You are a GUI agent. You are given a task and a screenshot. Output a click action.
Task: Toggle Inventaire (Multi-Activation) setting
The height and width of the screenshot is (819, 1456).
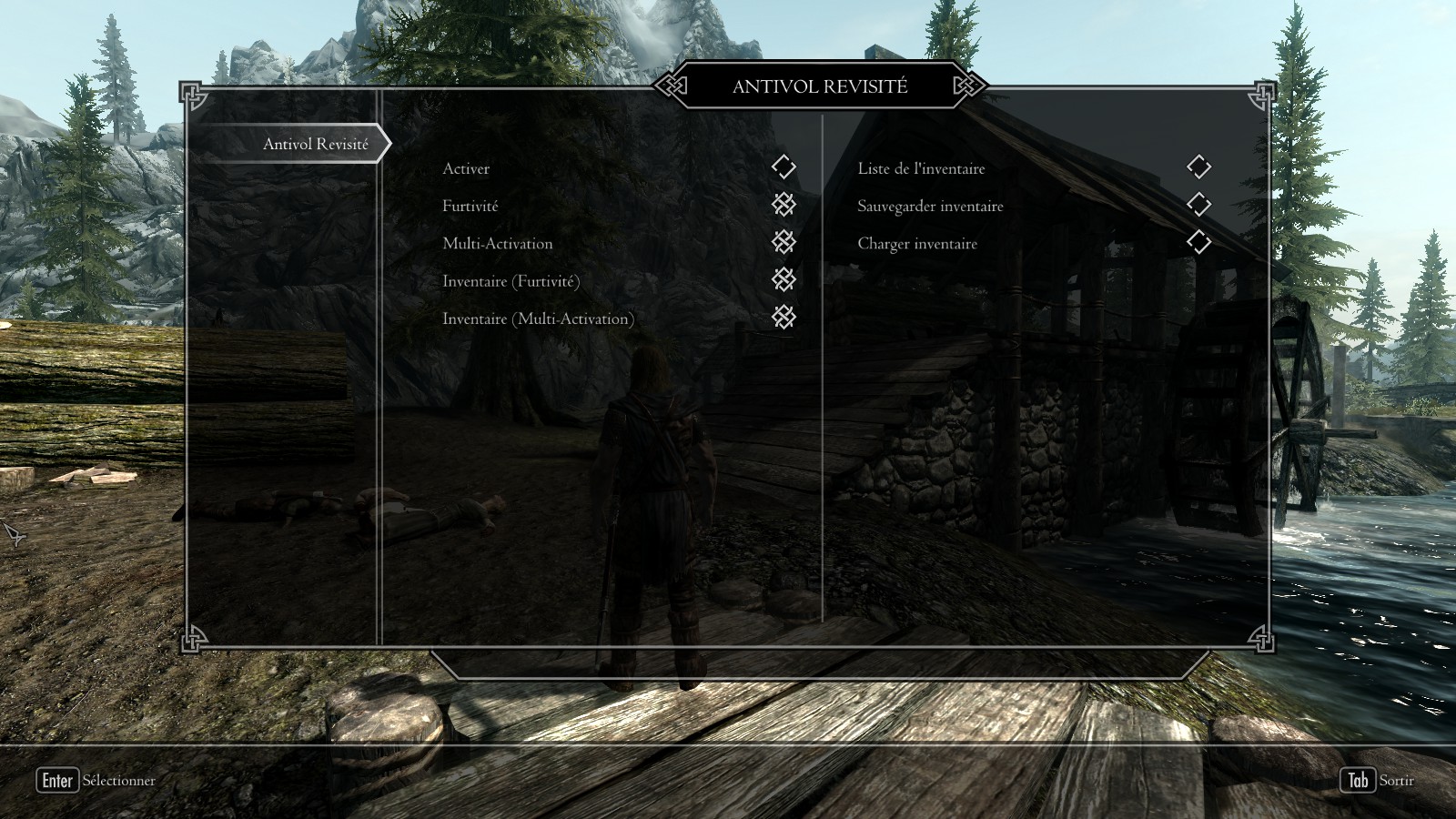tap(784, 317)
